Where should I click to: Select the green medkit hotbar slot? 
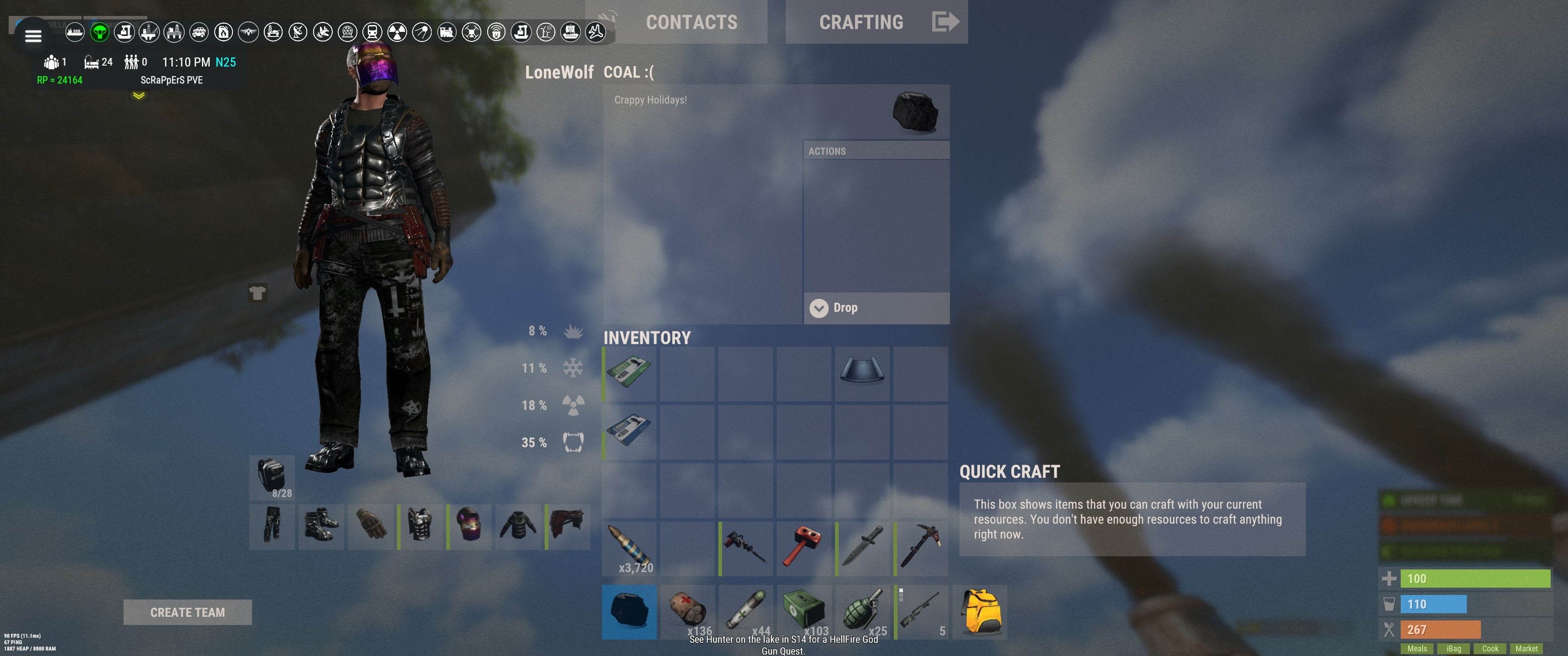[x=804, y=612]
